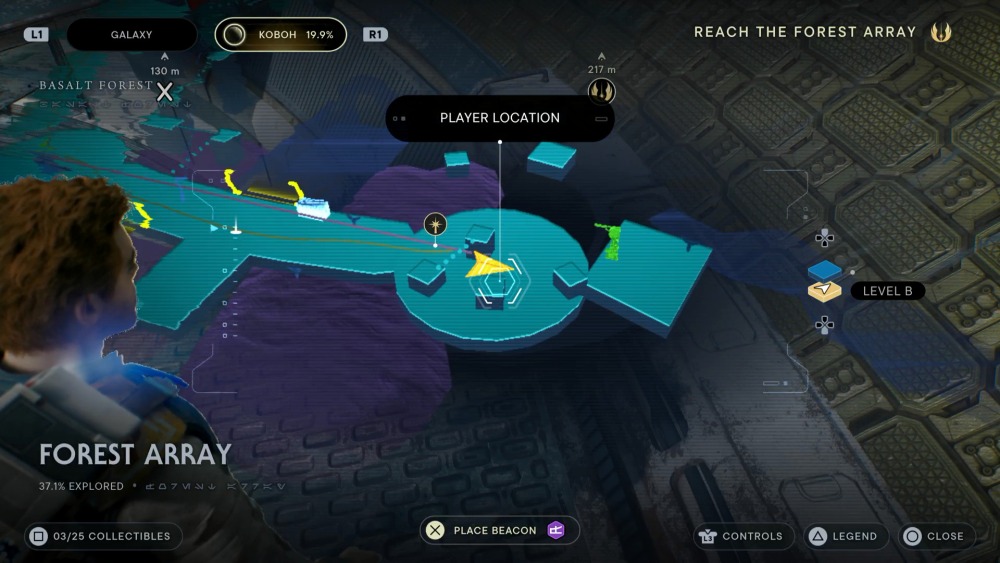Switch to the Galaxy map tab
Viewport: 1000px width, 563px height.
pos(131,35)
